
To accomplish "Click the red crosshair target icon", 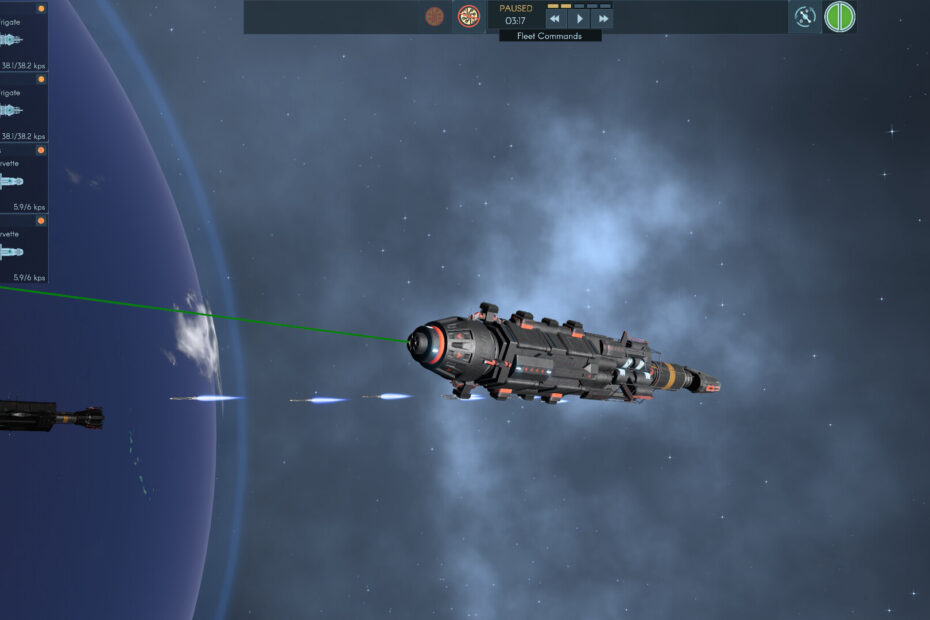I will (468, 16).
